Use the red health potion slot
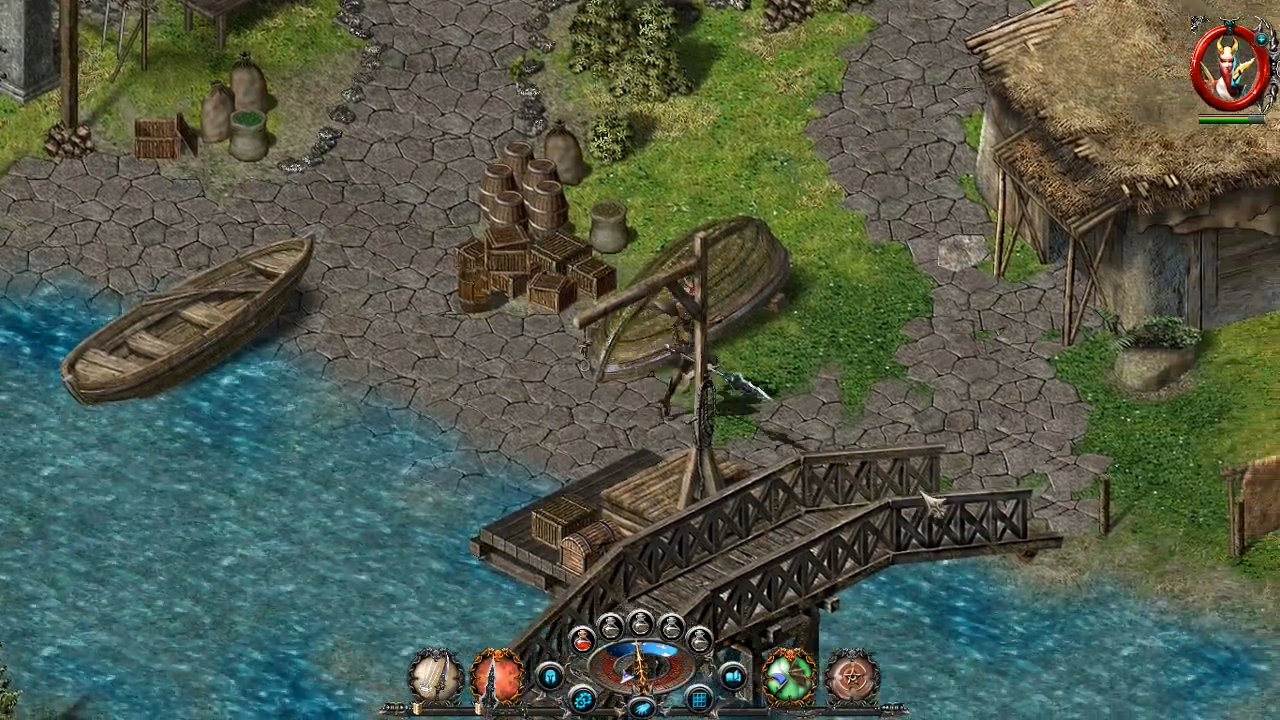 click(x=582, y=640)
